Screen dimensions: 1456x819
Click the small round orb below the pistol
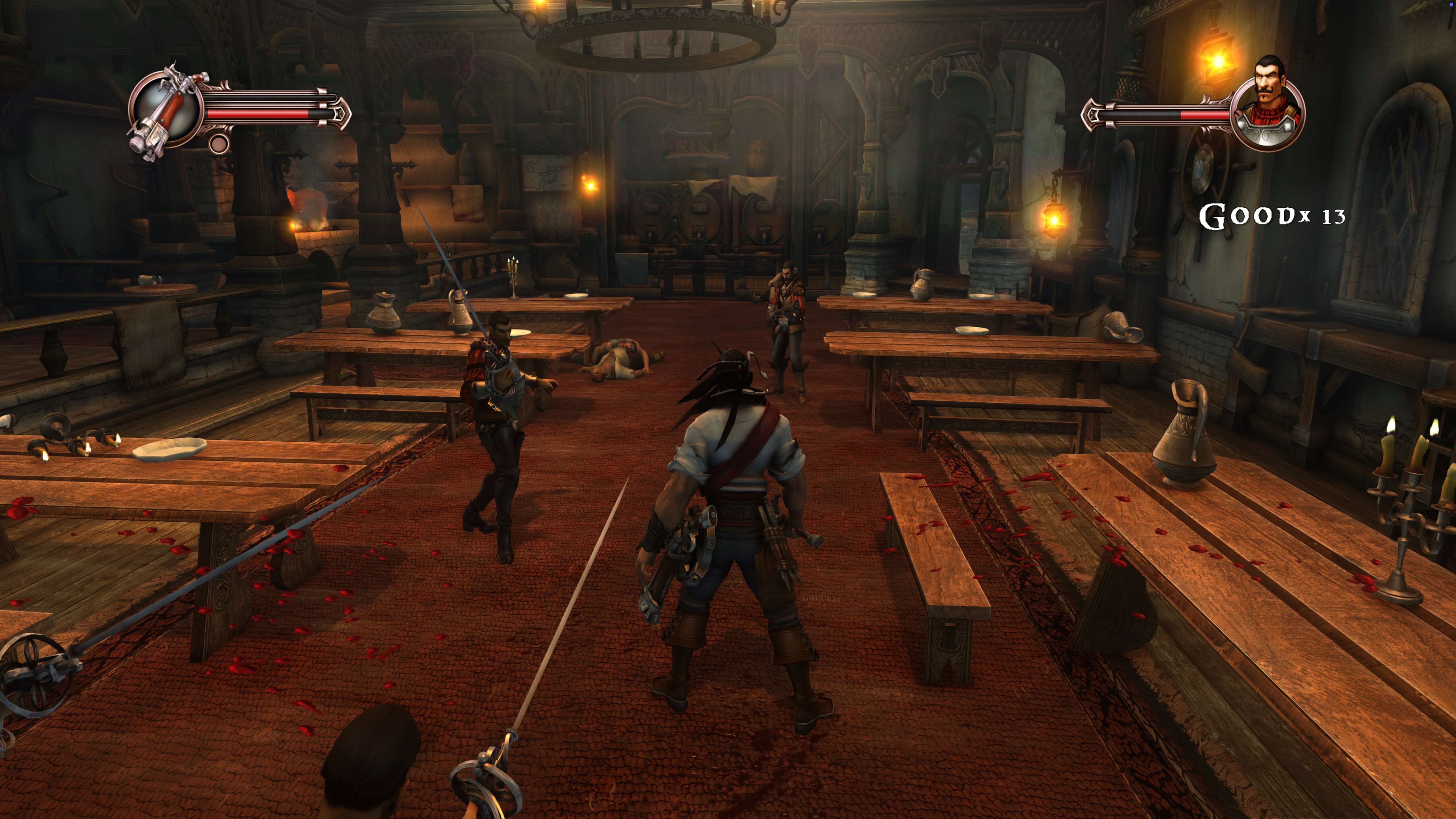(219, 144)
